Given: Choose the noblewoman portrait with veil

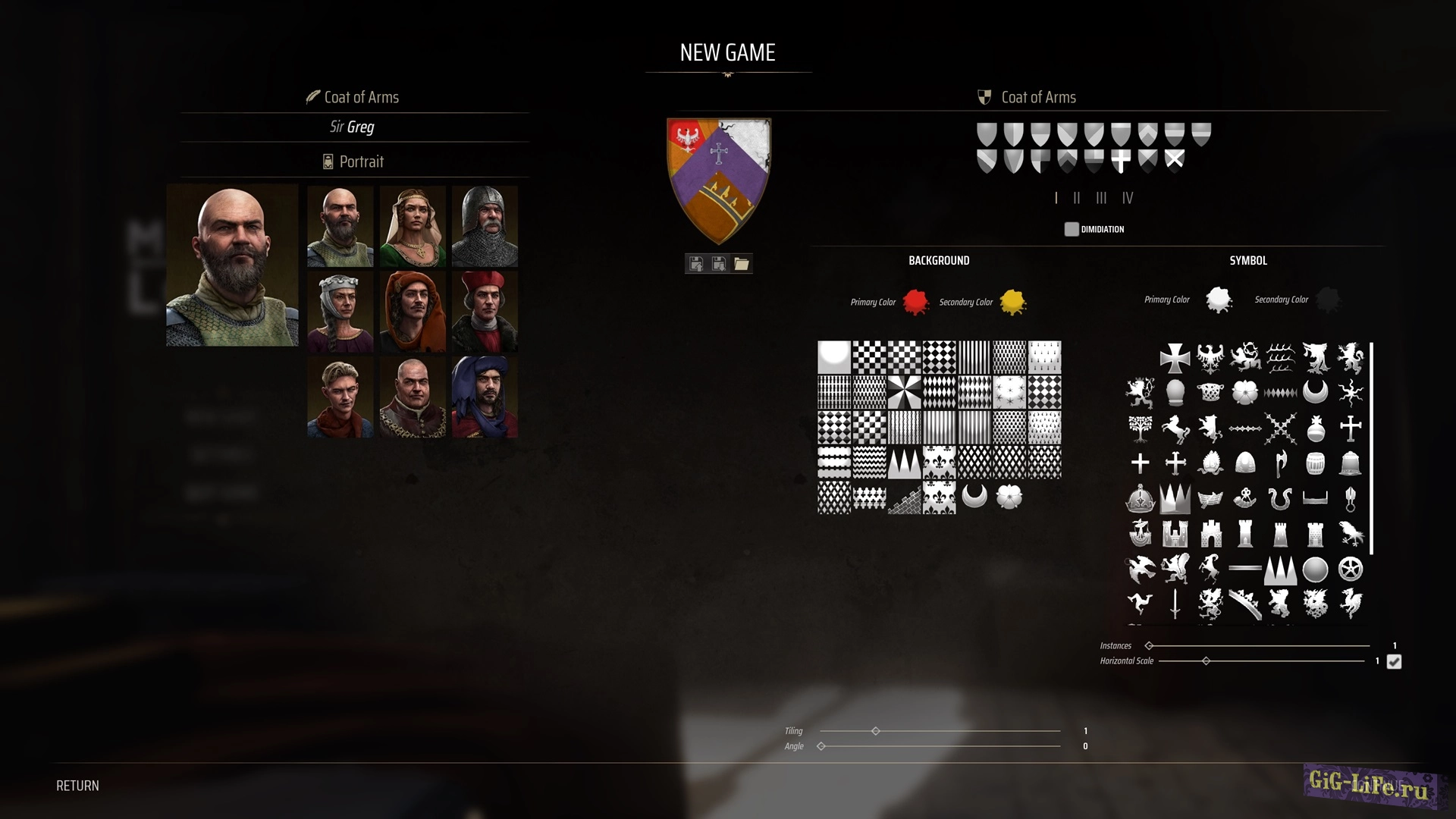Looking at the screenshot, I should tap(413, 226).
